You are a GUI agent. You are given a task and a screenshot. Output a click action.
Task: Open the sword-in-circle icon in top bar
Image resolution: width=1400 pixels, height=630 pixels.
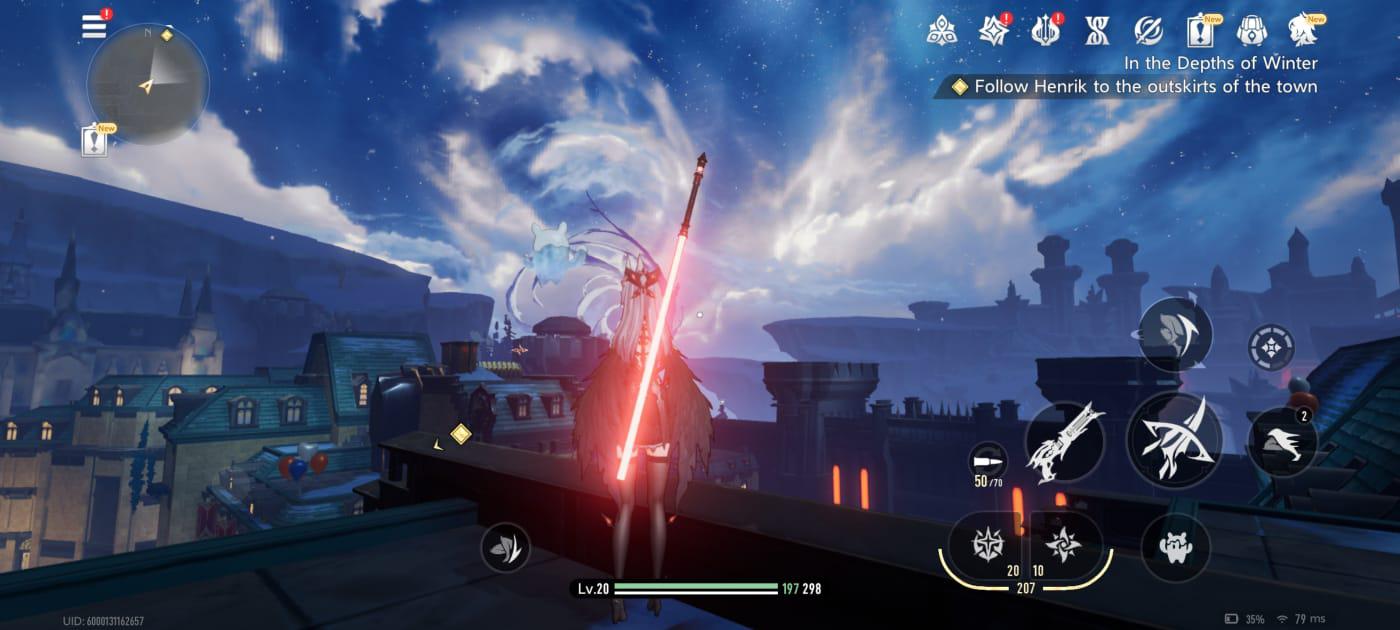pos(1148,31)
